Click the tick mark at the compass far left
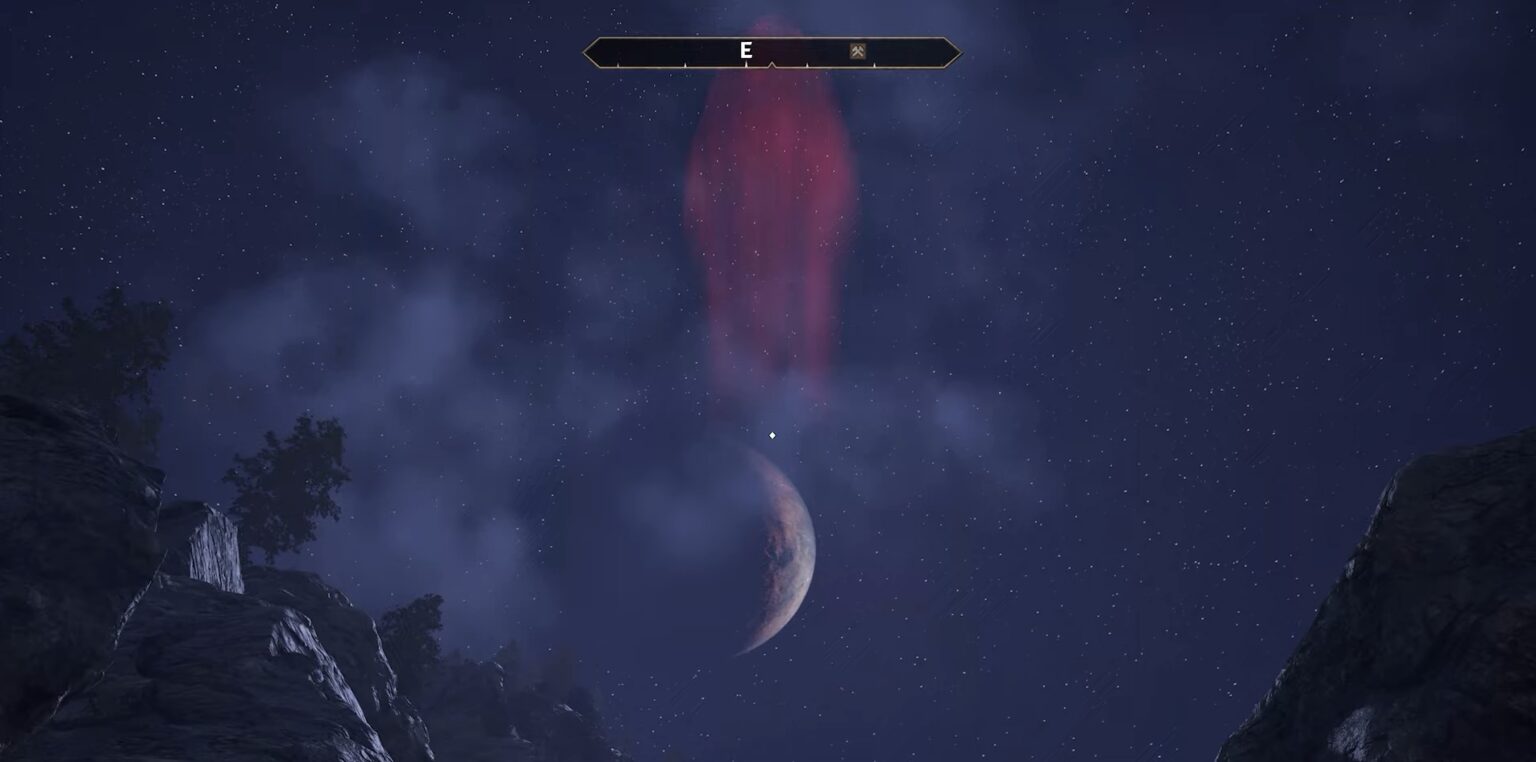This screenshot has width=1536, height=762. [618, 64]
